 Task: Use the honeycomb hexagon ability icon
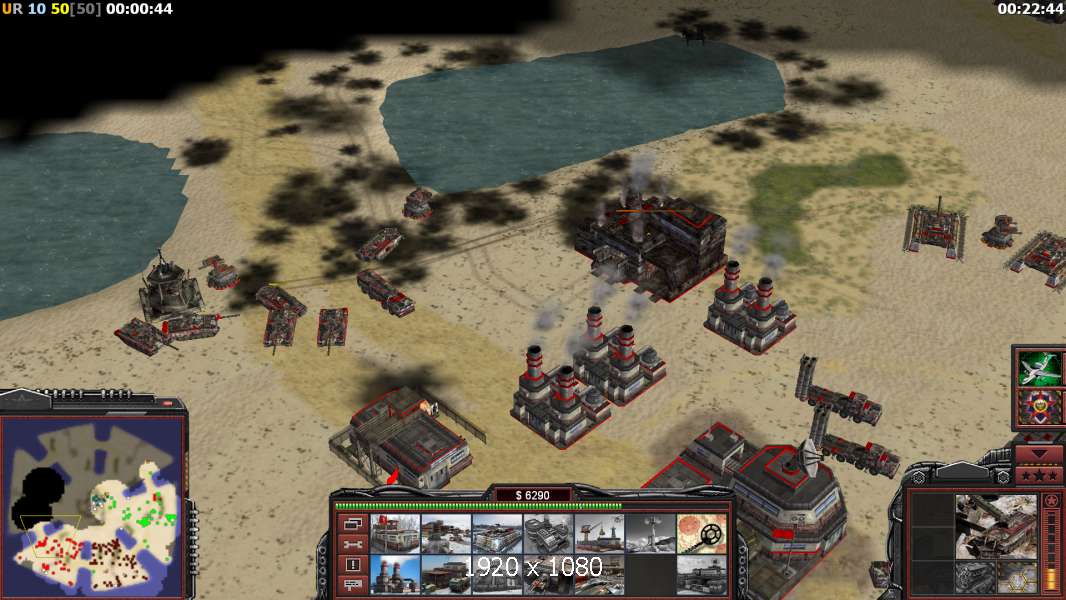[1018, 576]
